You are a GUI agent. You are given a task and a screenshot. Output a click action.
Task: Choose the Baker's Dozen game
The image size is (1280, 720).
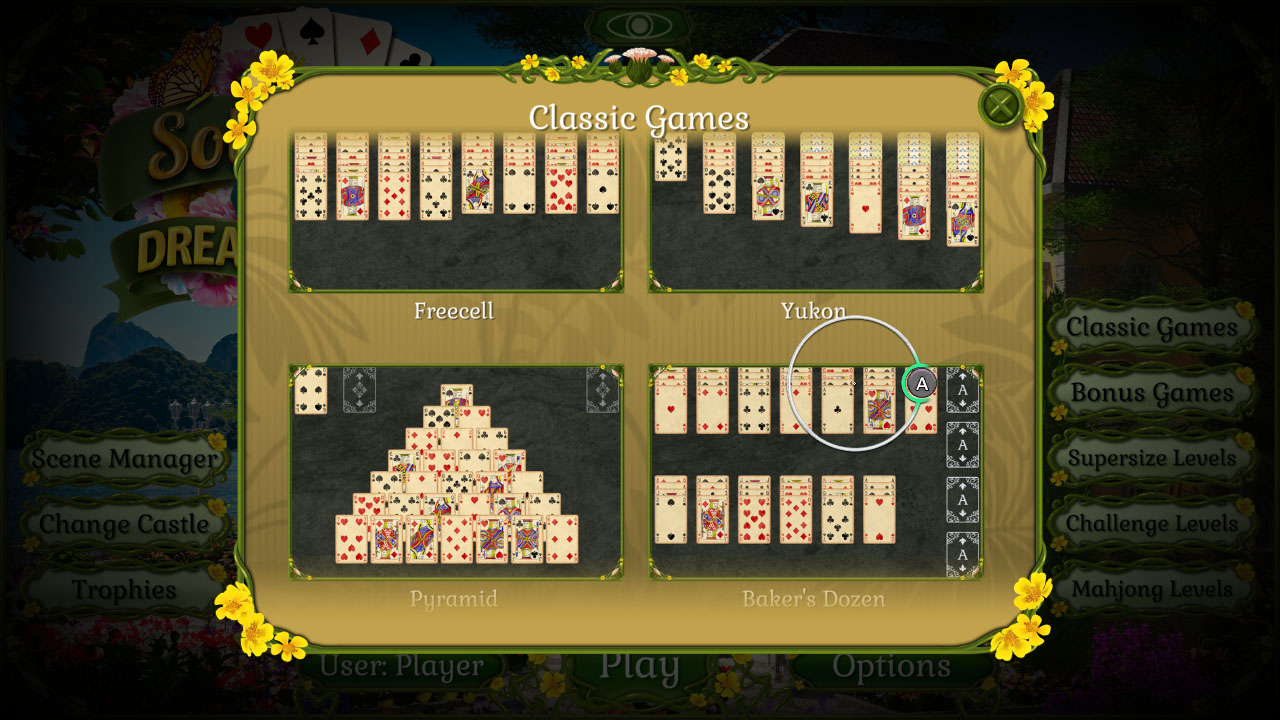click(817, 470)
